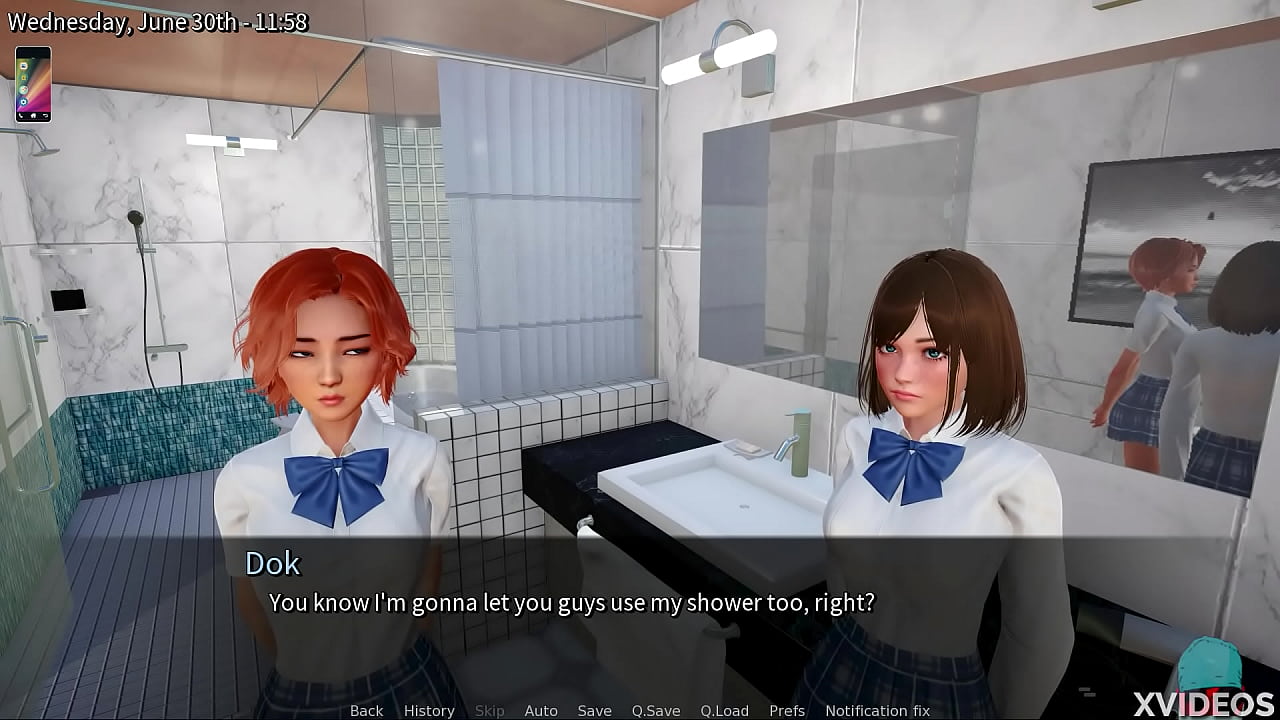Click the June 30th date display
Screen dimensions: 1280x720
pyautogui.click(x=157, y=20)
